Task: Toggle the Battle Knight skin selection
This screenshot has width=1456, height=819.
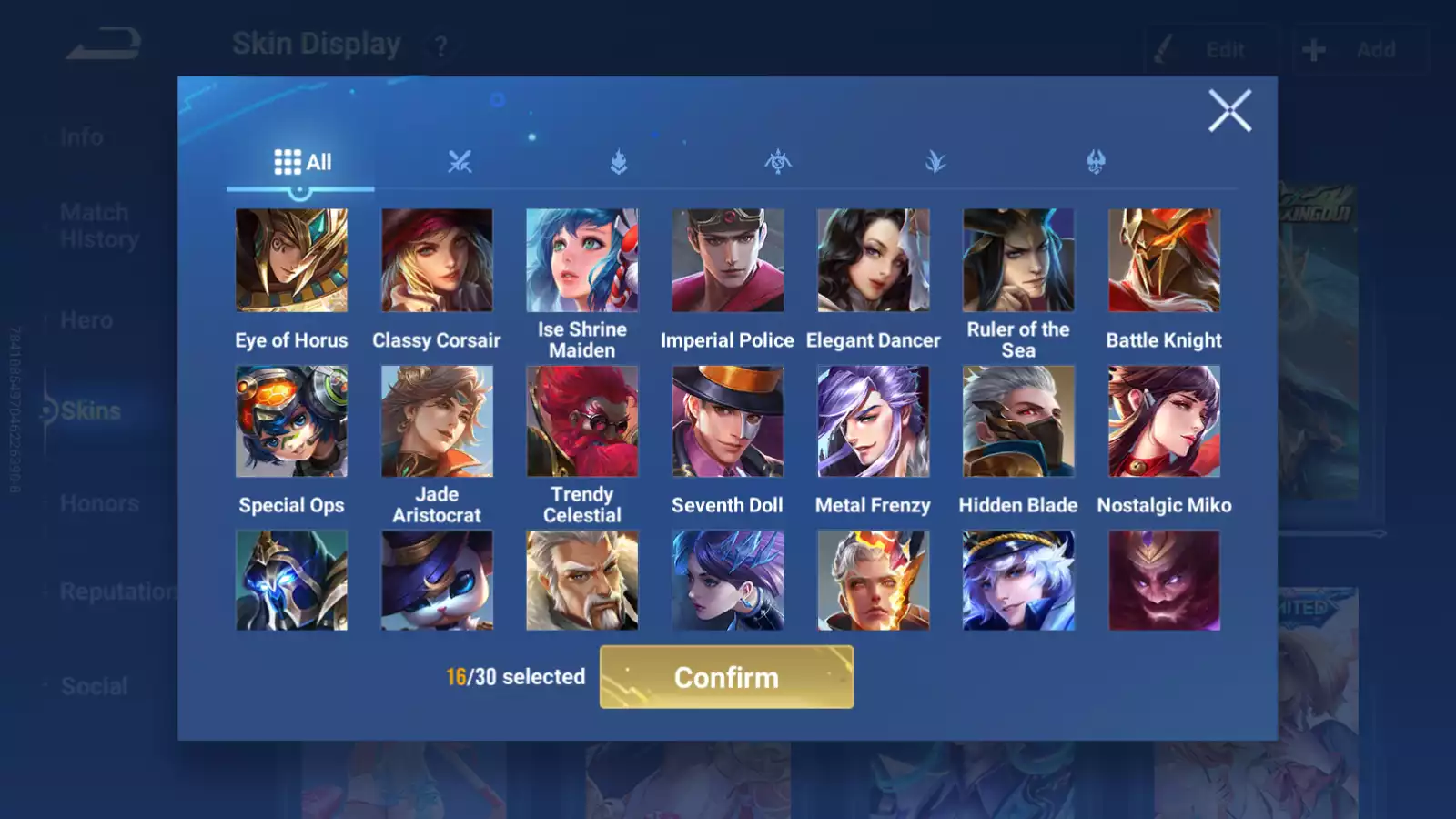Action: tap(1165, 259)
